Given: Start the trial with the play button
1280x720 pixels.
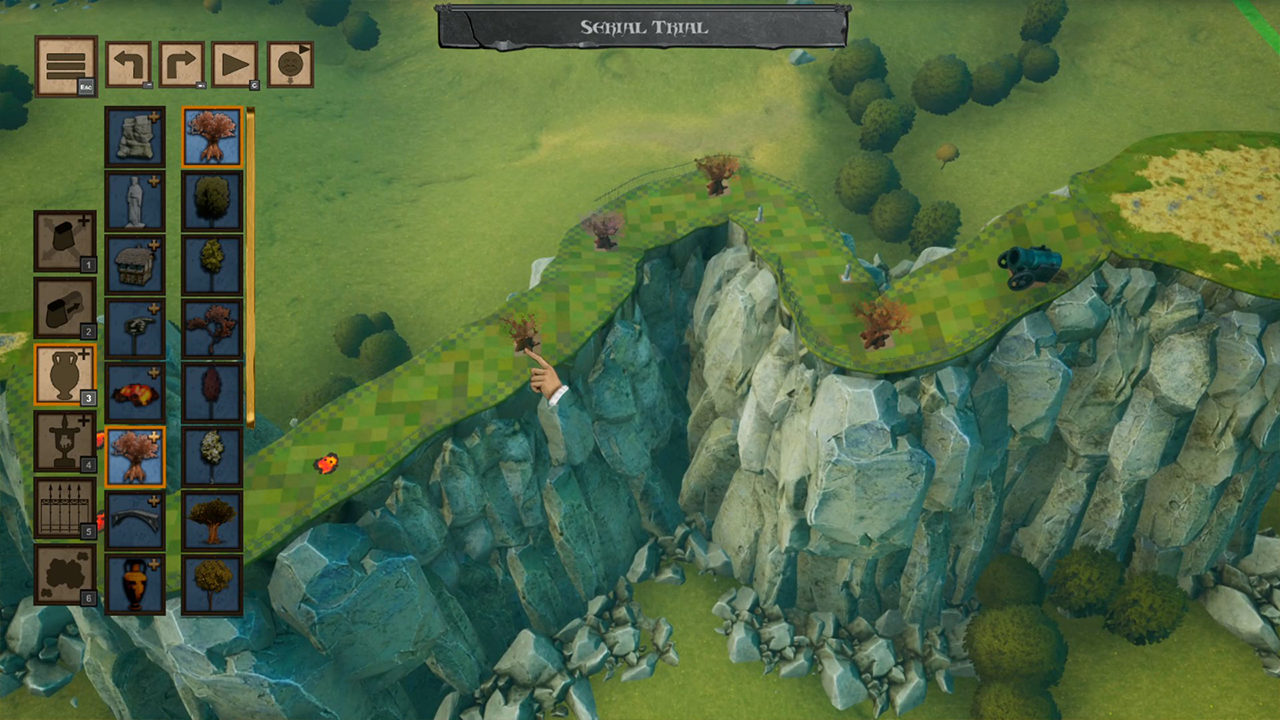Looking at the screenshot, I should 235,65.
